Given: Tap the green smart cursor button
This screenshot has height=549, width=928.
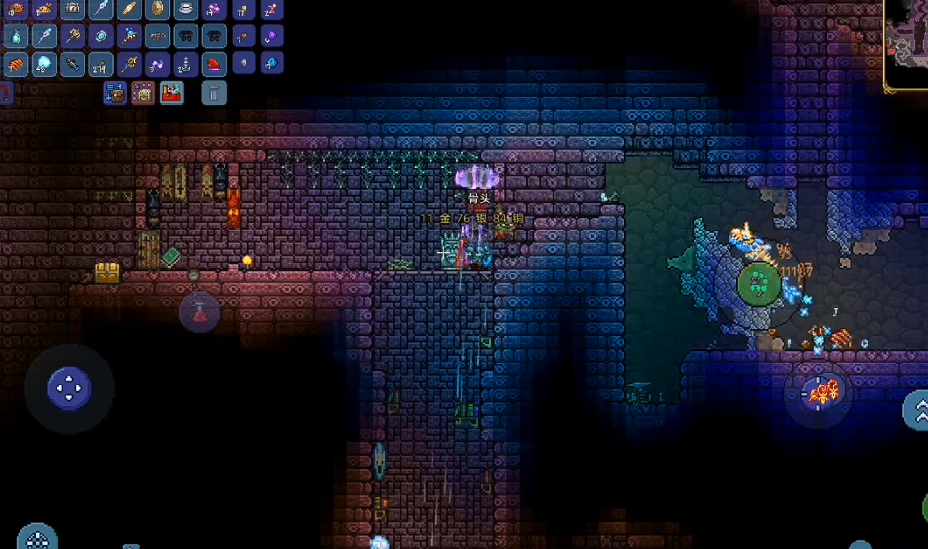Looking at the screenshot, I should [x=760, y=284].
